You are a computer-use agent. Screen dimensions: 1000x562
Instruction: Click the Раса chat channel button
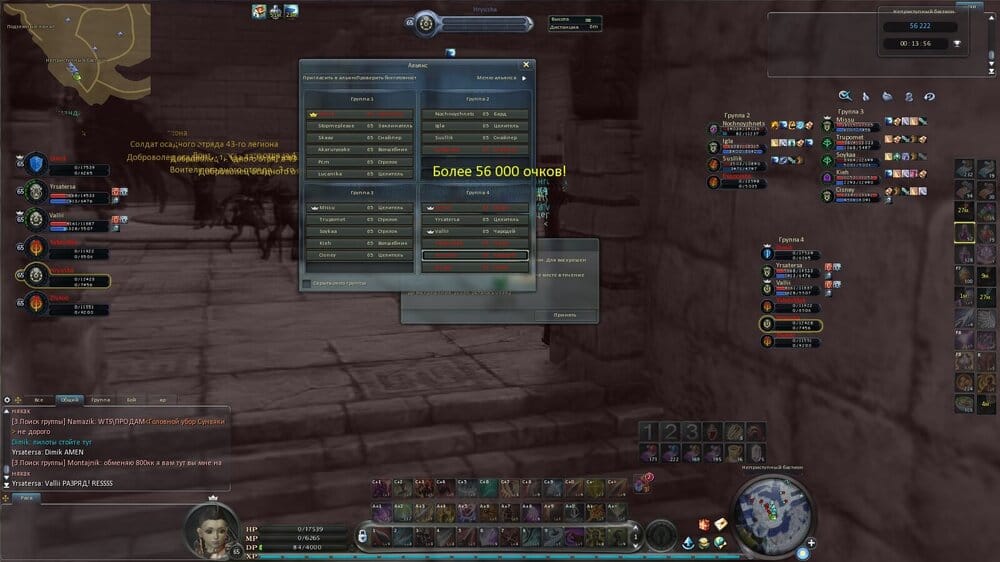point(27,497)
